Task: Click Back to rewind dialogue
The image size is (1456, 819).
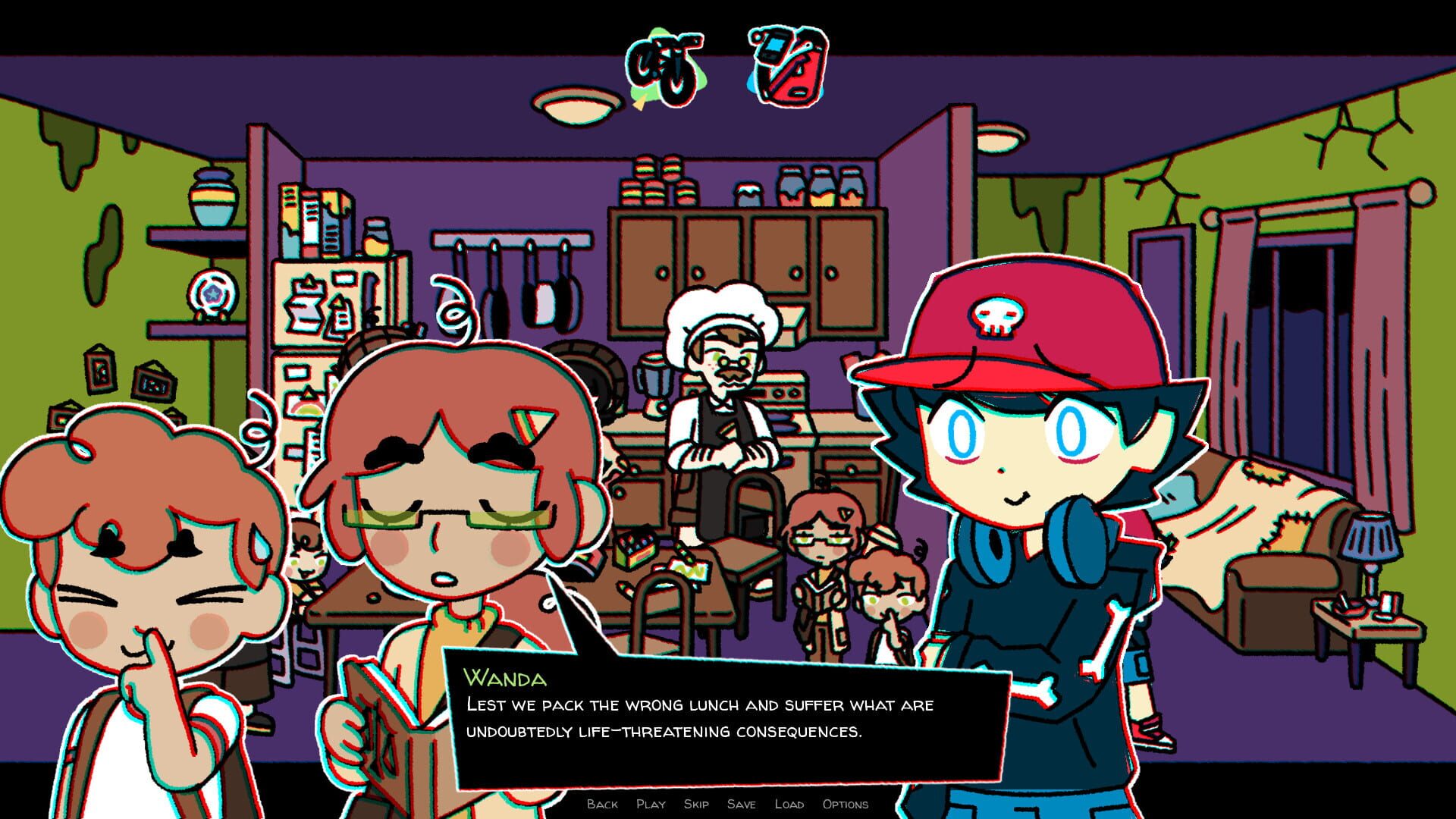Action: [x=601, y=804]
